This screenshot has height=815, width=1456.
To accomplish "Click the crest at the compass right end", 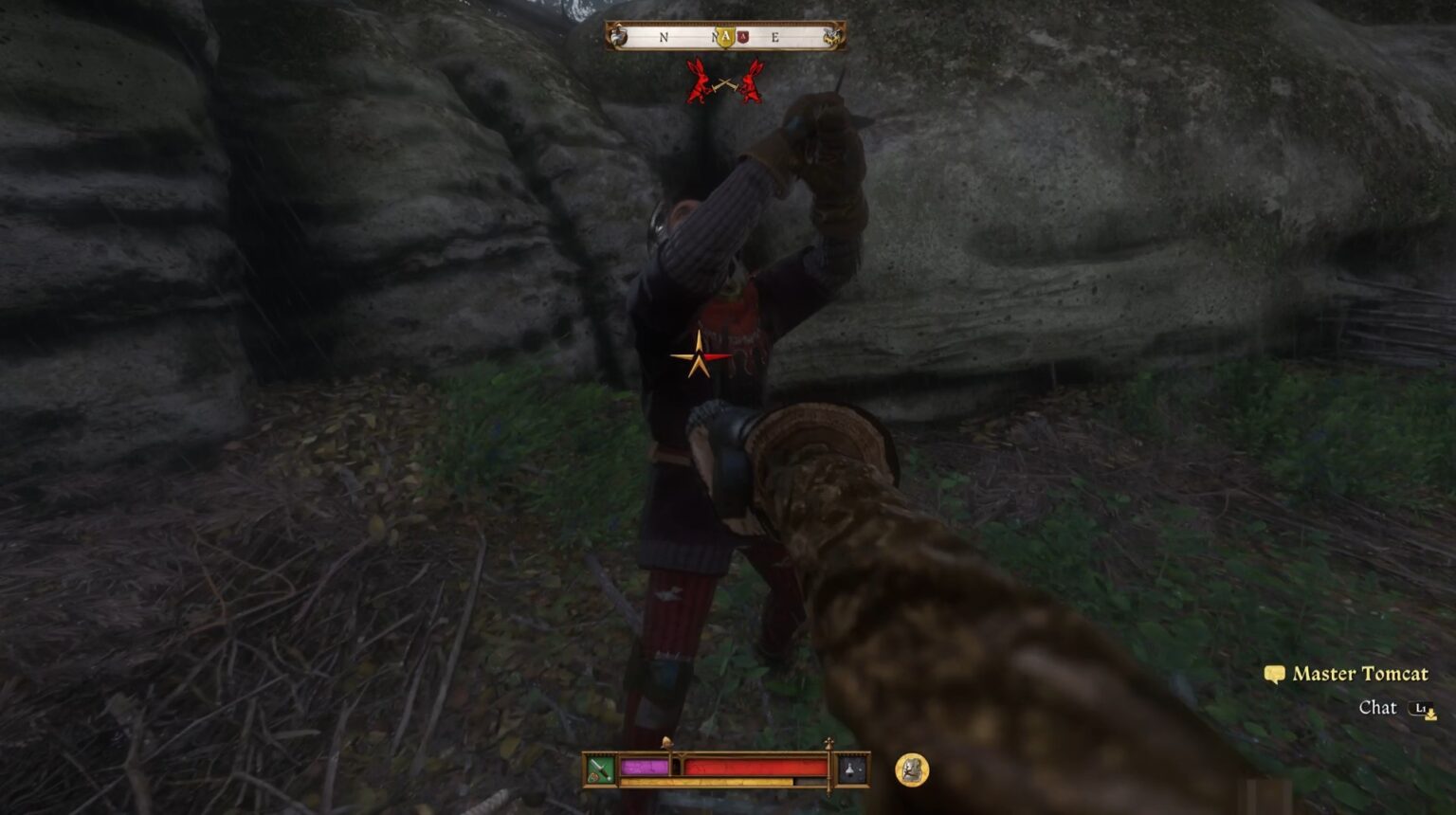I will [x=831, y=35].
